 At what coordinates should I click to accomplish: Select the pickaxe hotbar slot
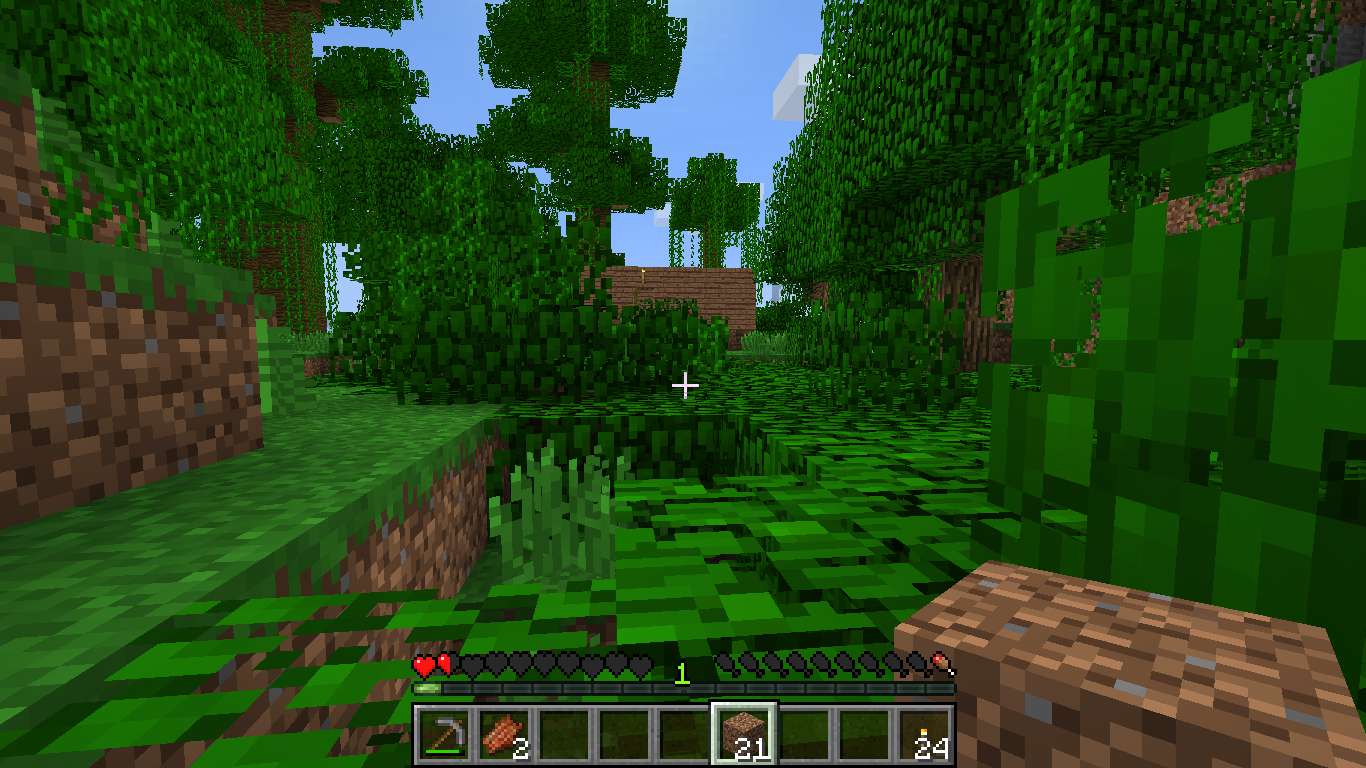click(x=444, y=735)
